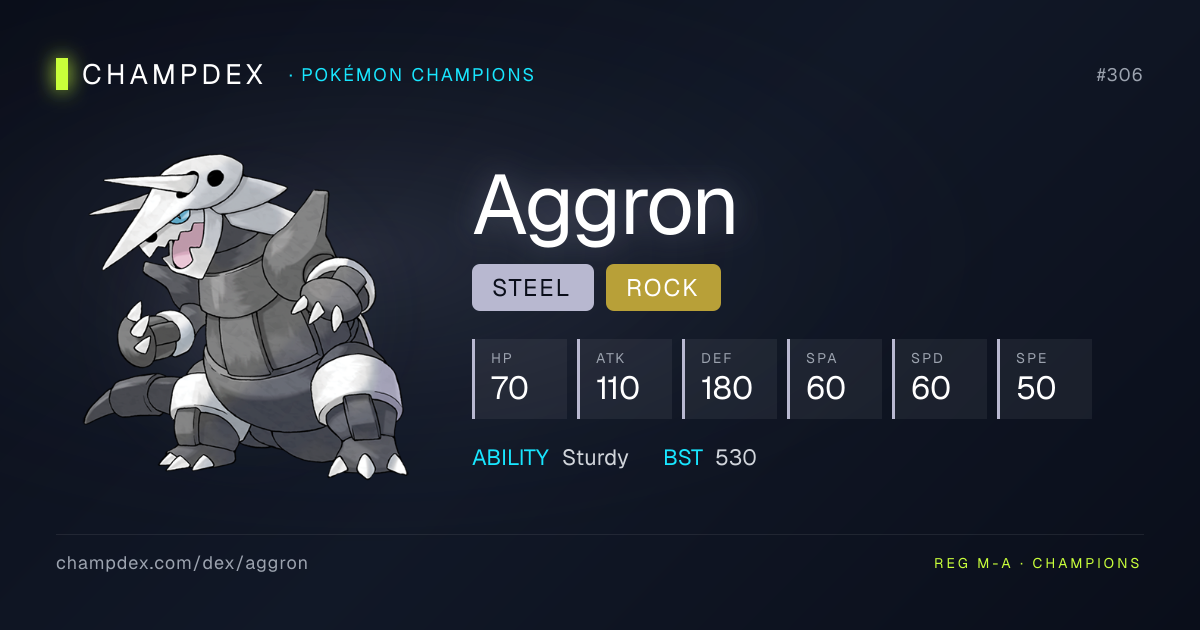Click the ChampDex logo
The width and height of the screenshot is (1200, 630).
coord(162,75)
